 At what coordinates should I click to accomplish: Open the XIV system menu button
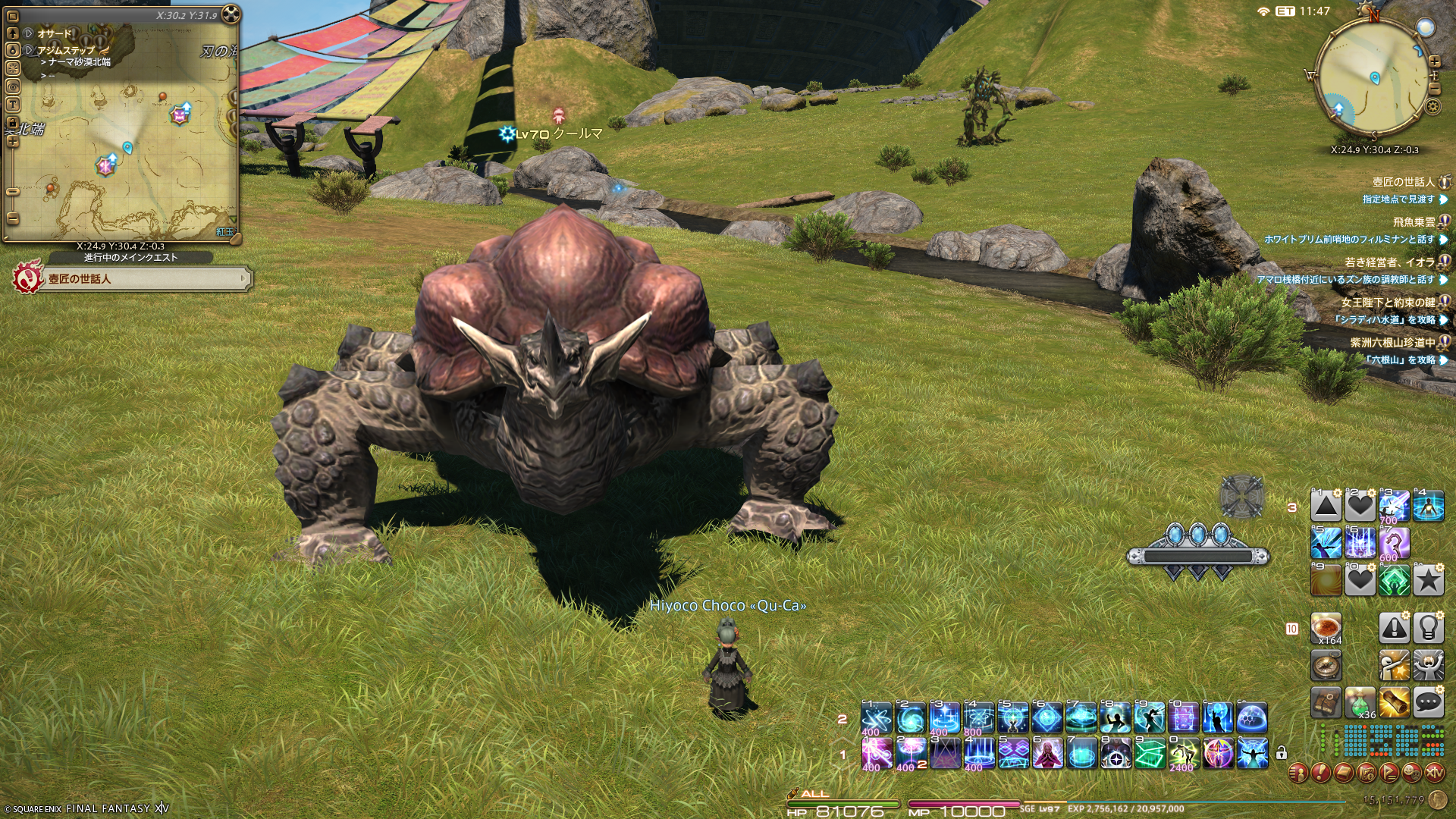(x=1434, y=773)
